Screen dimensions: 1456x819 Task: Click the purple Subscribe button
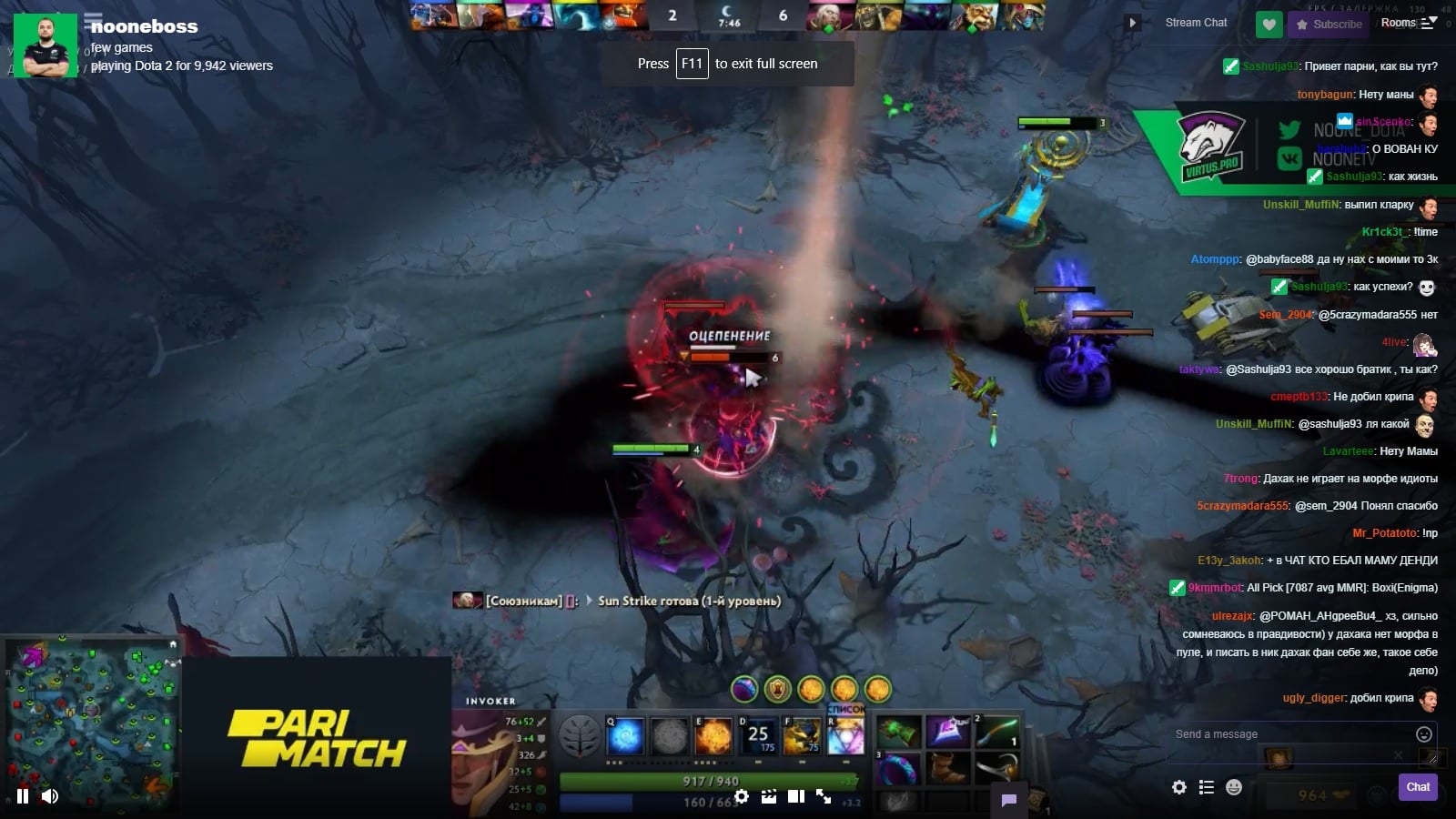[1330, 25]
